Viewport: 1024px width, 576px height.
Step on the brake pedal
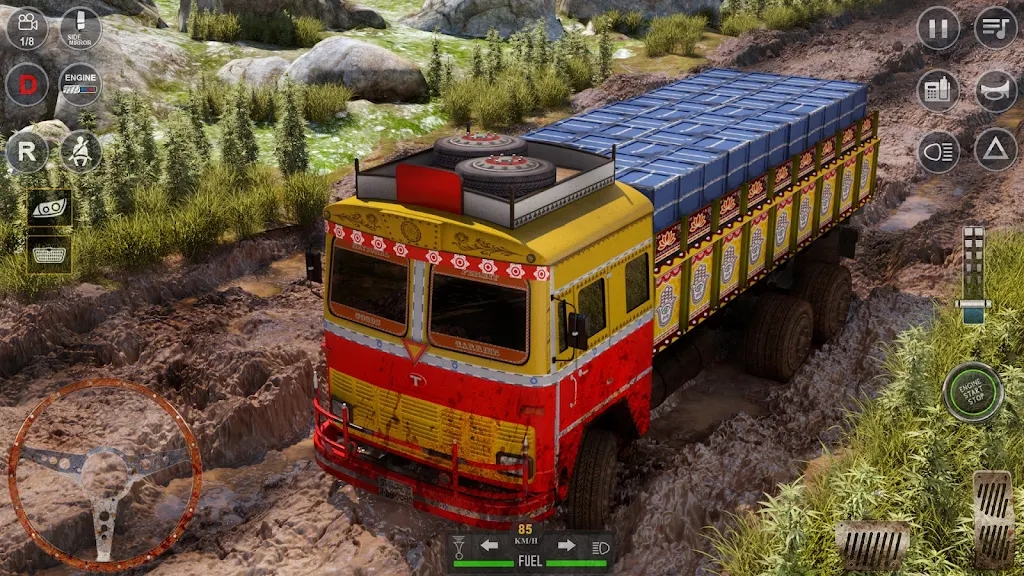[872, 543]
